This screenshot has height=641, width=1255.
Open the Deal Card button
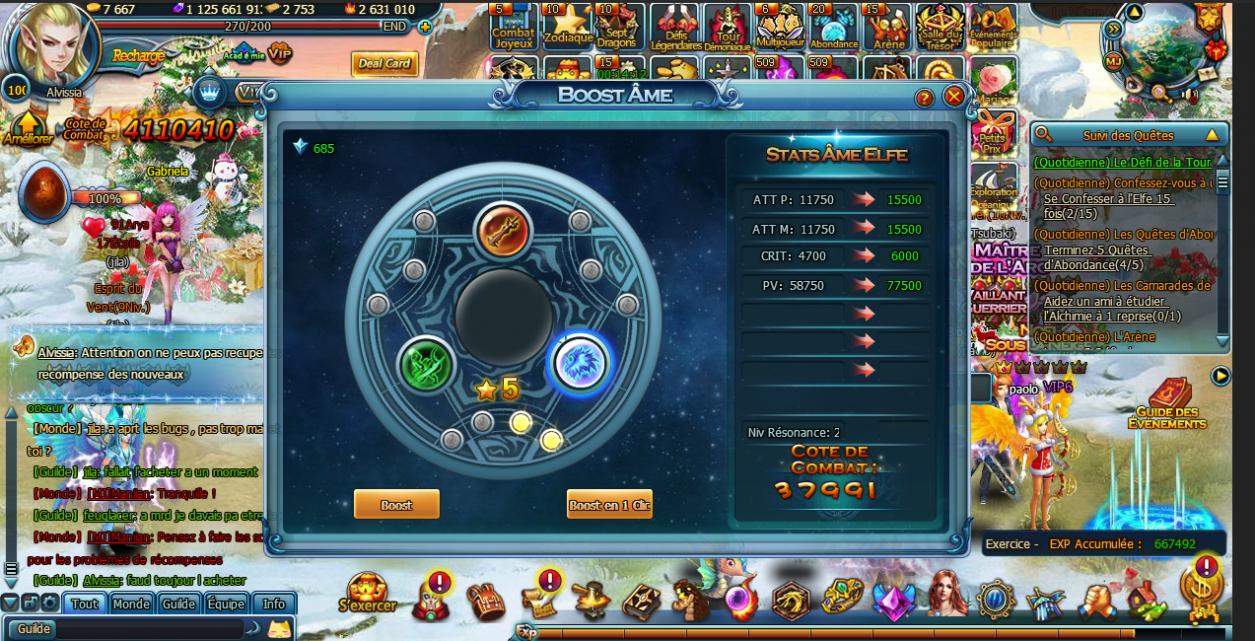tap(384, 64)
